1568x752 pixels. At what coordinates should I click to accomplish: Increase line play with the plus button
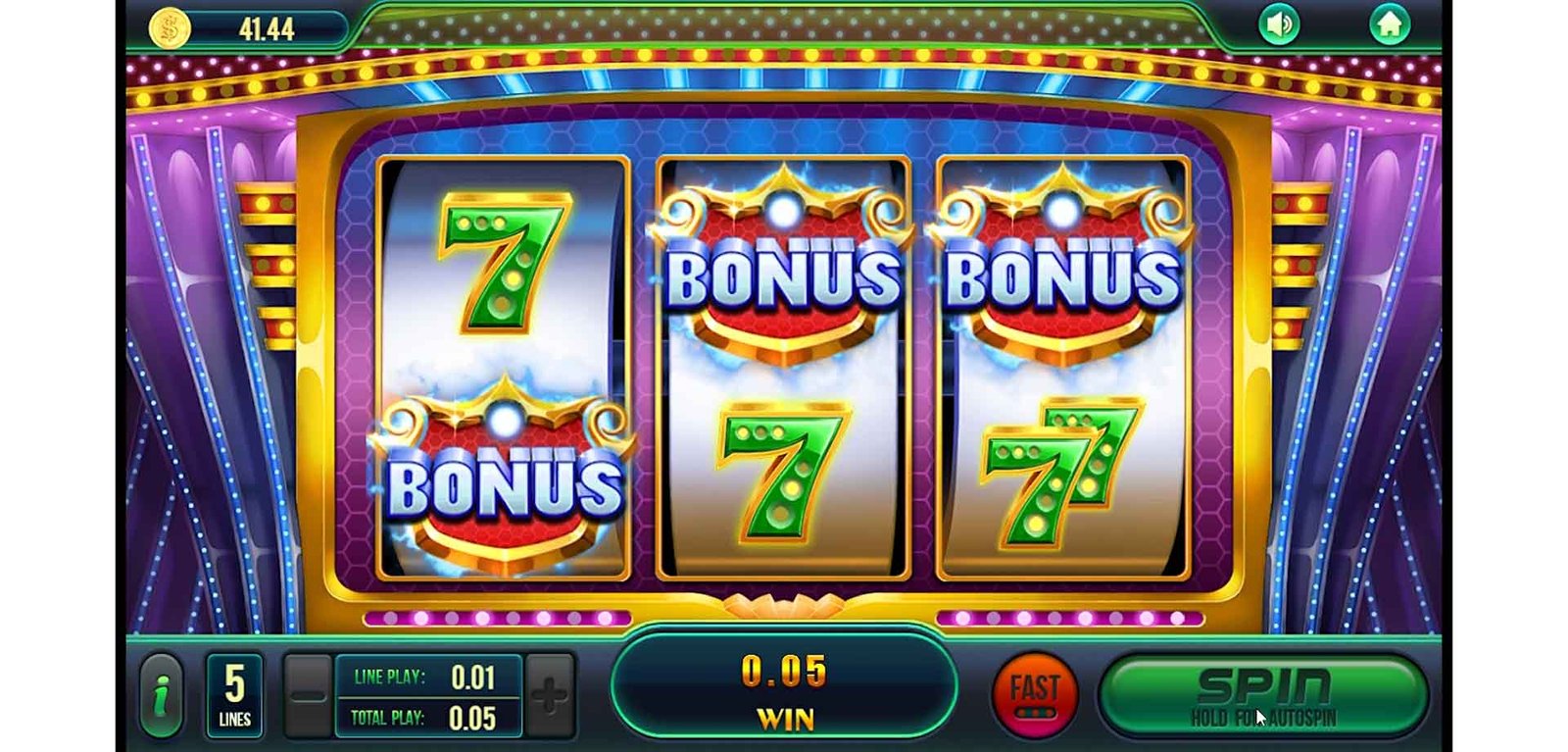(x=549, y=695)
